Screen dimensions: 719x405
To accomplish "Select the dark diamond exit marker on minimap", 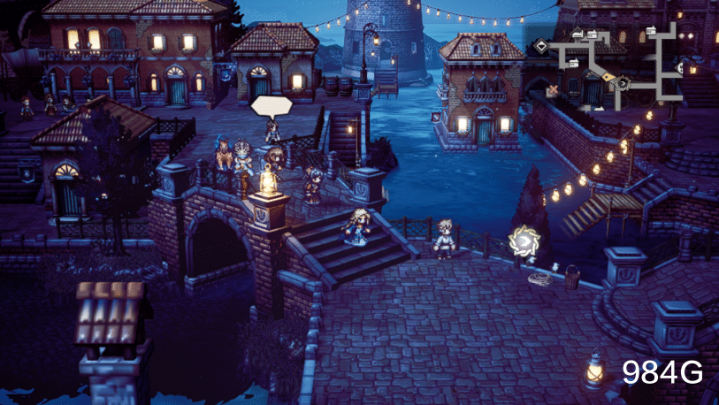I will [x=540, y=46].
